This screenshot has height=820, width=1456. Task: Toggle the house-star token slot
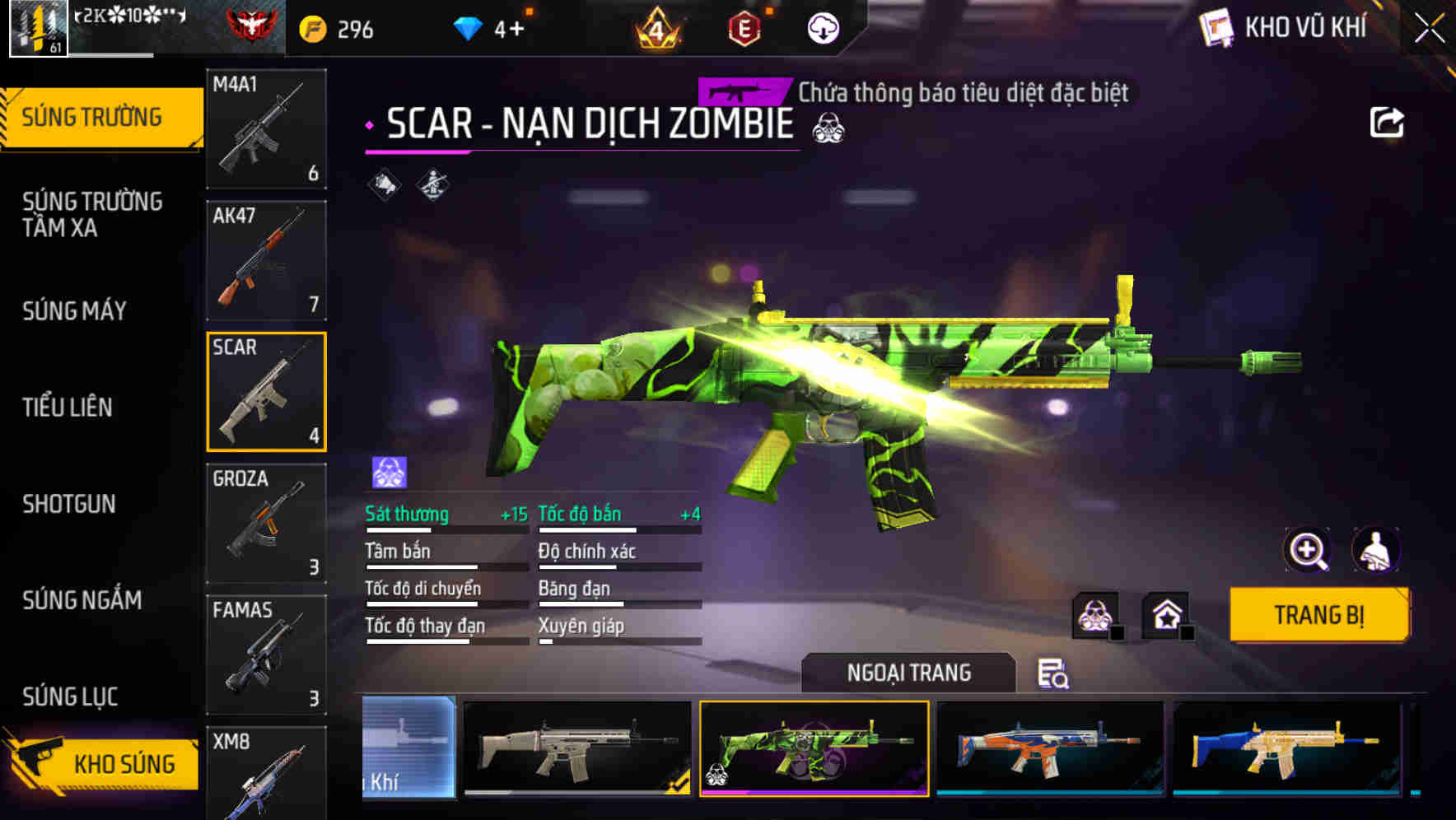point(1166,613)
